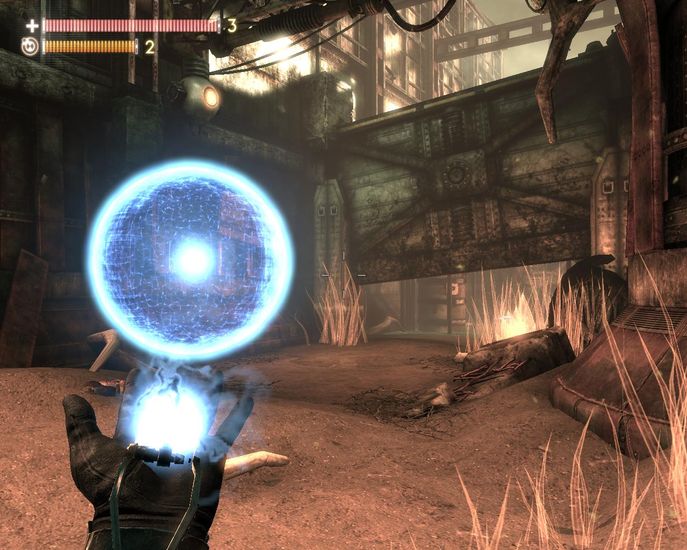This screenshot has width=687, height=550.
Task: Select the energy cell icon beside the orange bar
Action: pos(31,46)
